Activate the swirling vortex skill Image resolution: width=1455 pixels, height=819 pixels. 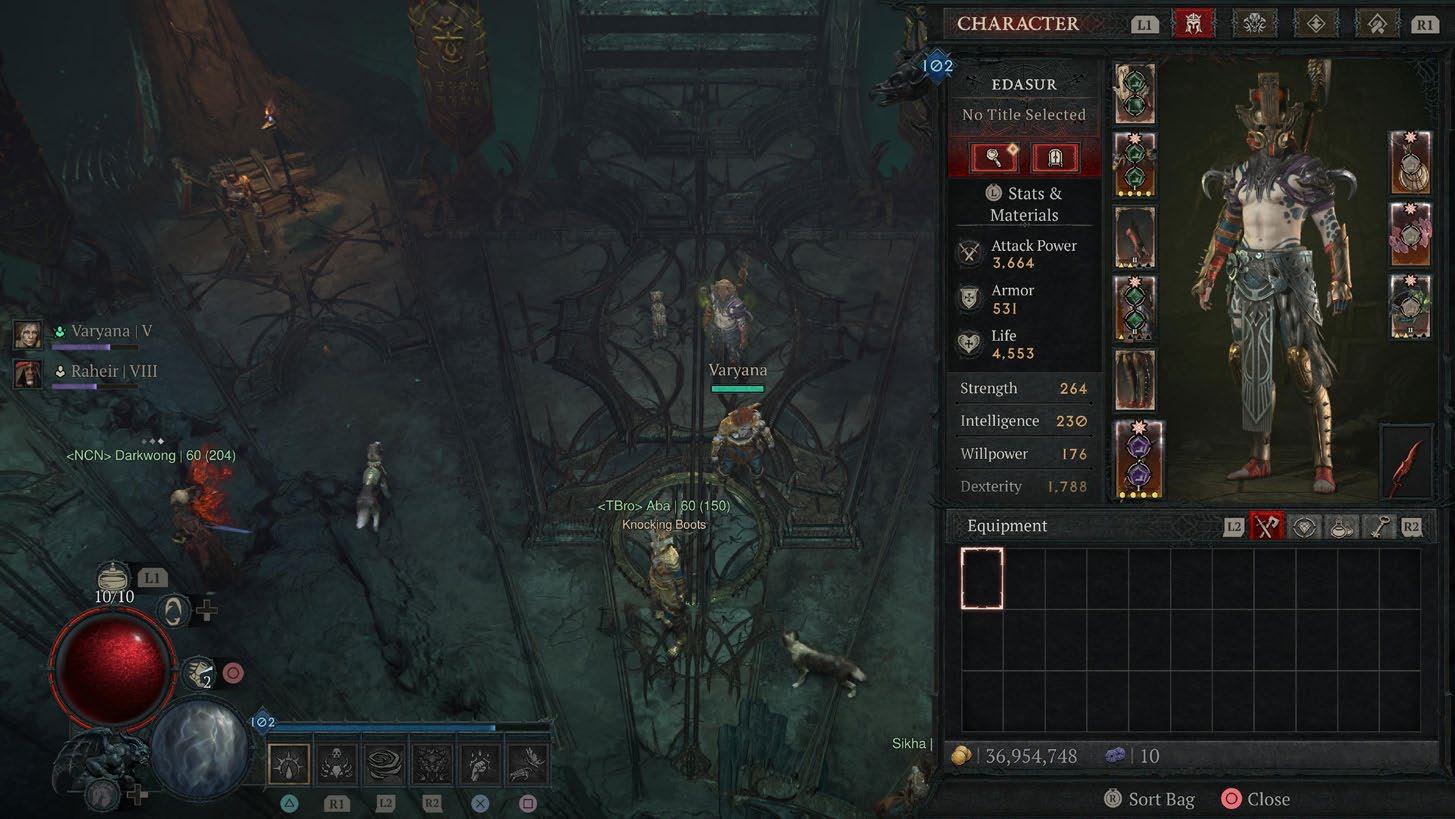385,764
